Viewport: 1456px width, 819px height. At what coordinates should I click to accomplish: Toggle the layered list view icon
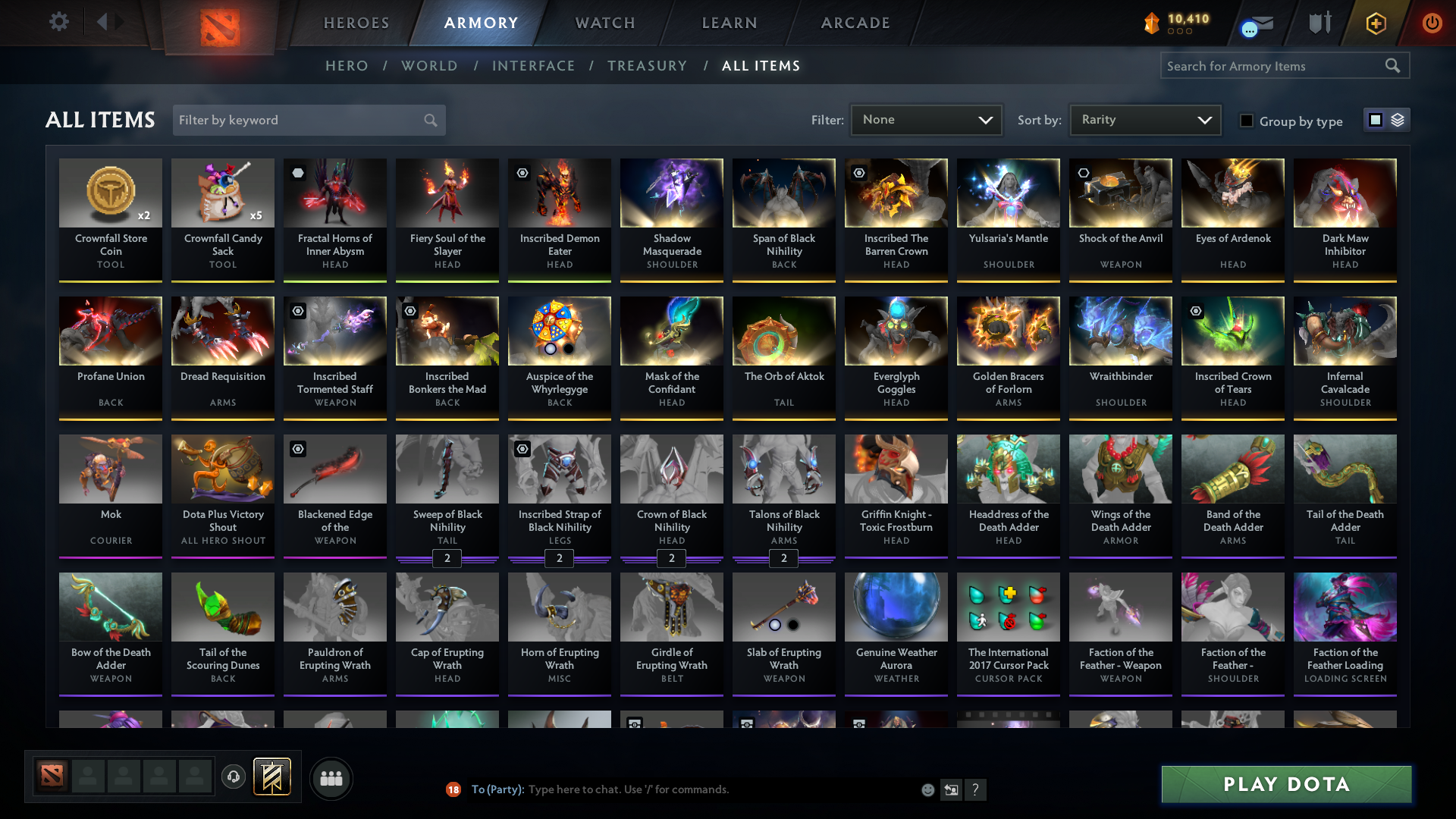1398,120
